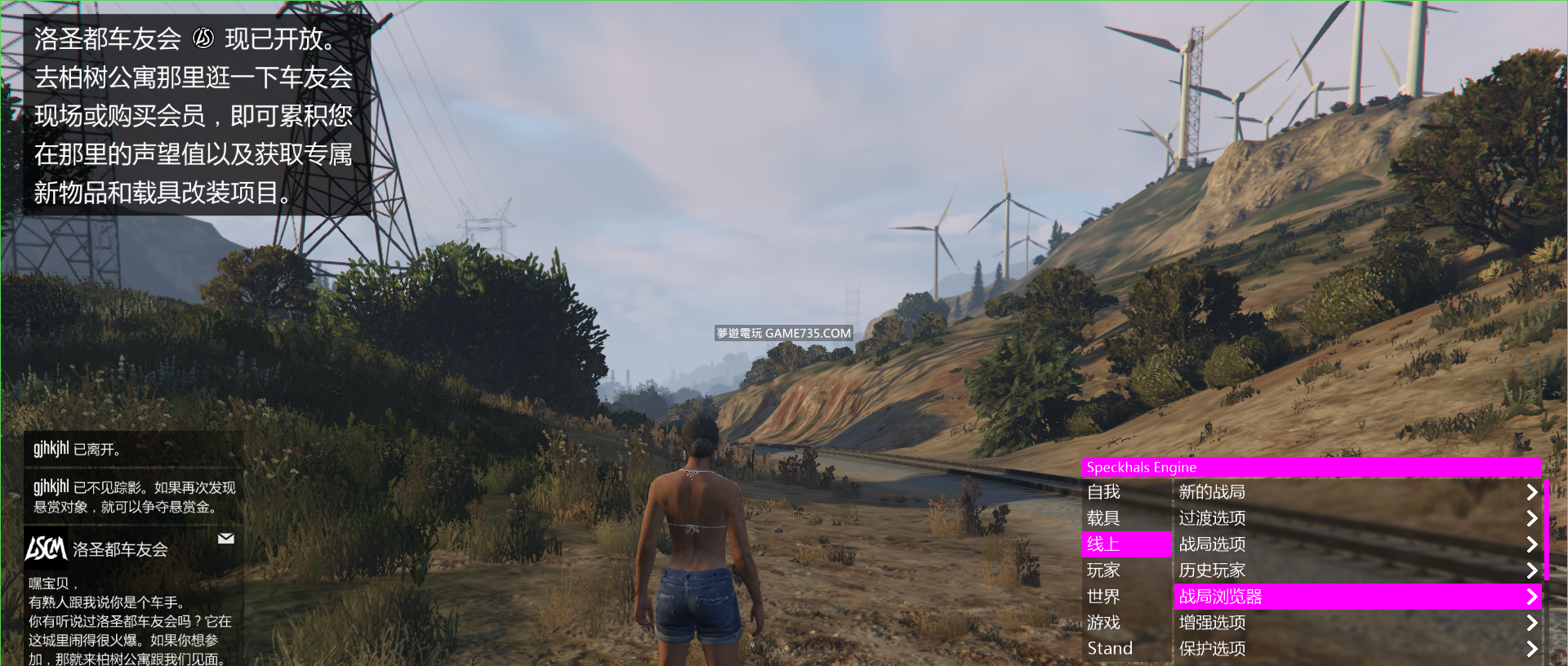1568x666 pixels.
Task: Choose the highlighted 线上 tab
Action: tap(1126, 544)
